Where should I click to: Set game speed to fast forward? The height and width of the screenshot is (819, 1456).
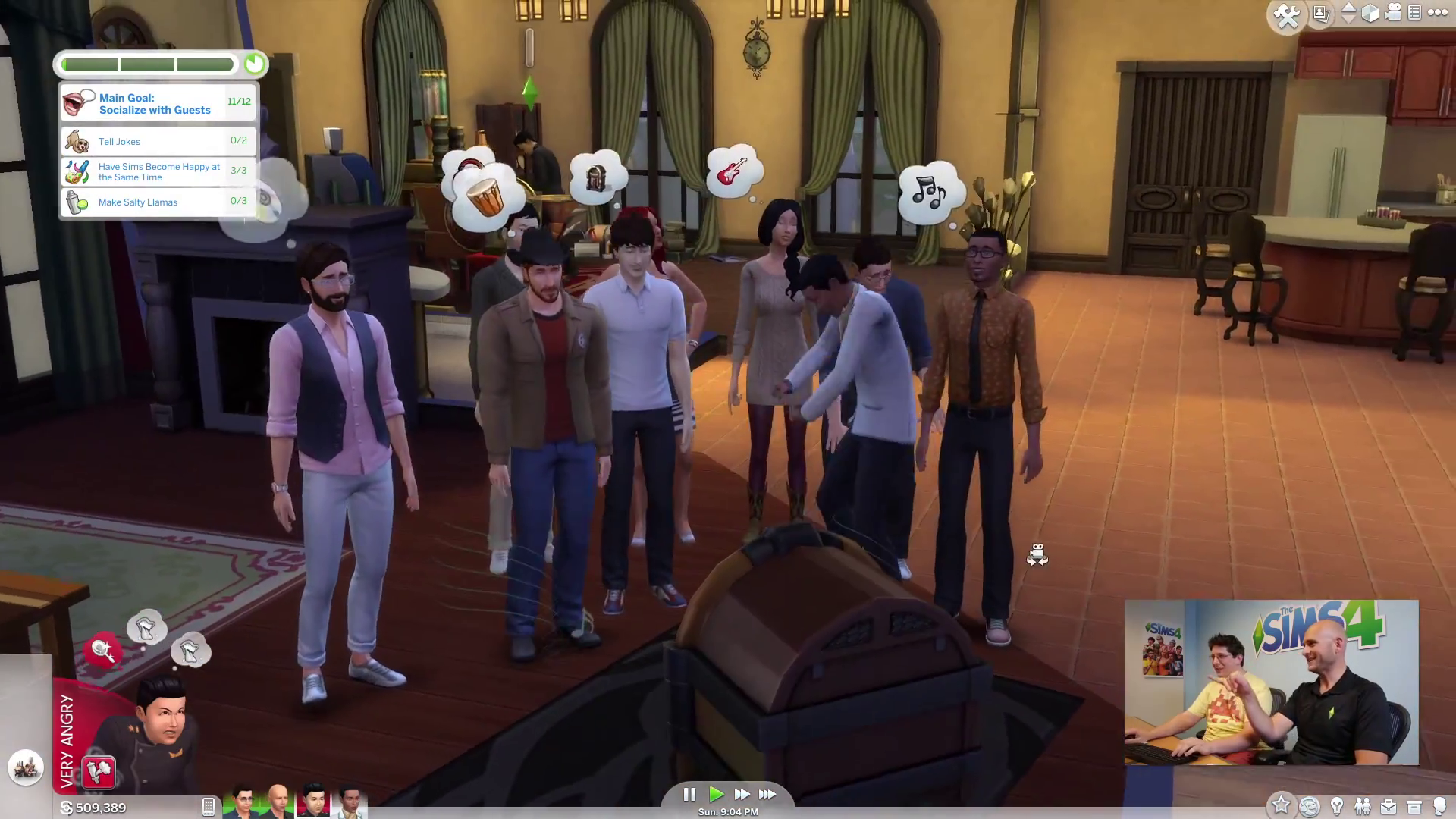[x=742, y=794]
